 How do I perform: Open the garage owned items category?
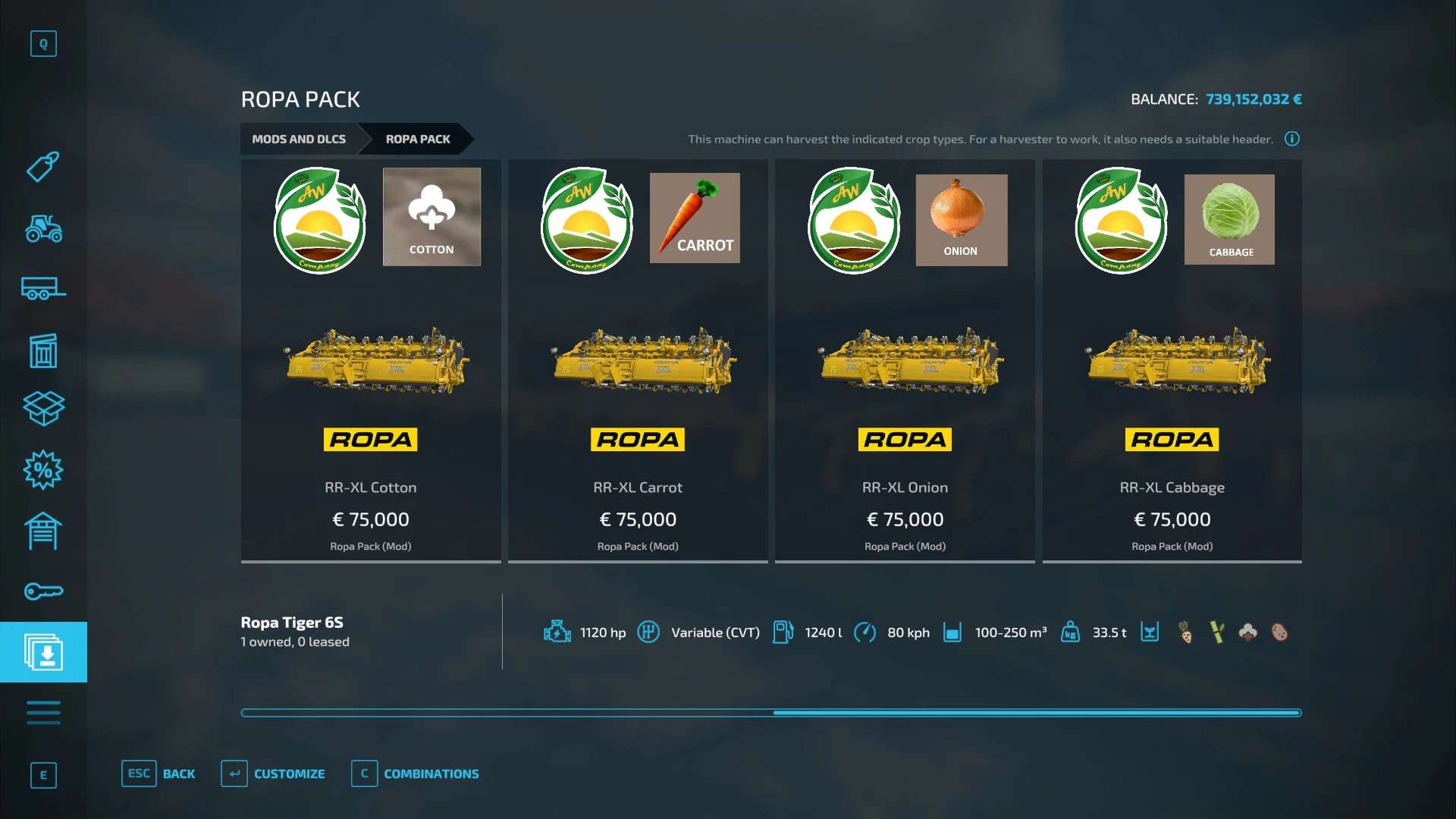coord(43,531)
